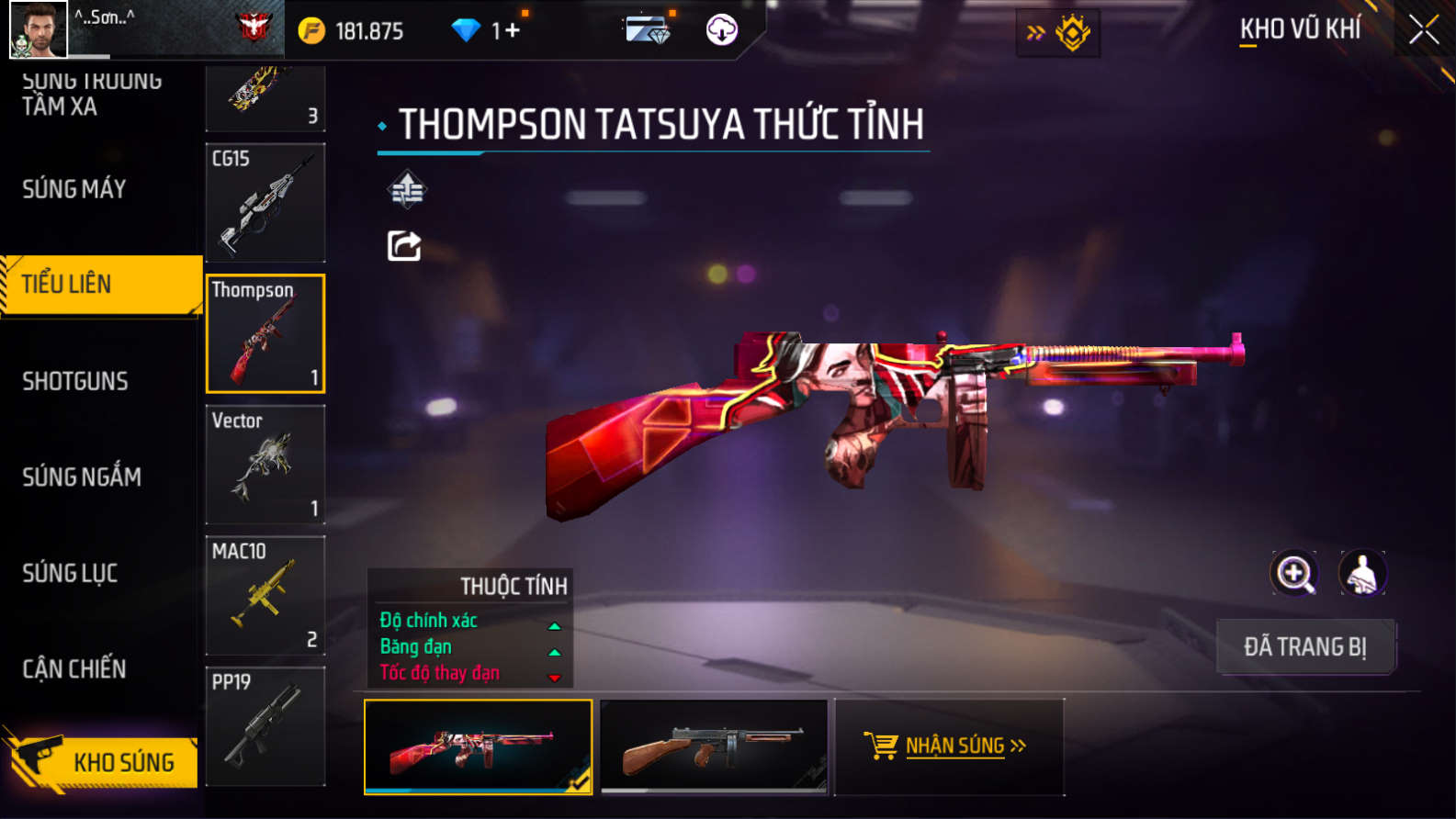
Task: Close the weapon armory screen
Action: pyautogui.click(x=1423, y=30)
